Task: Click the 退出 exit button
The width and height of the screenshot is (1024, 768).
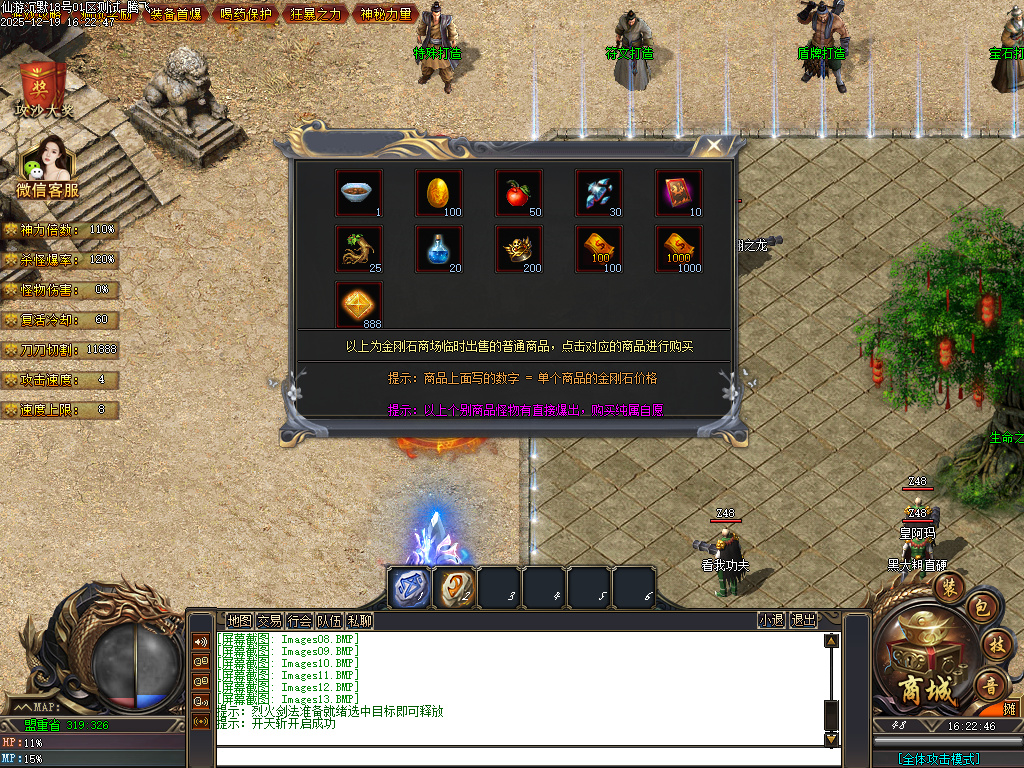Action: (803, 620)
